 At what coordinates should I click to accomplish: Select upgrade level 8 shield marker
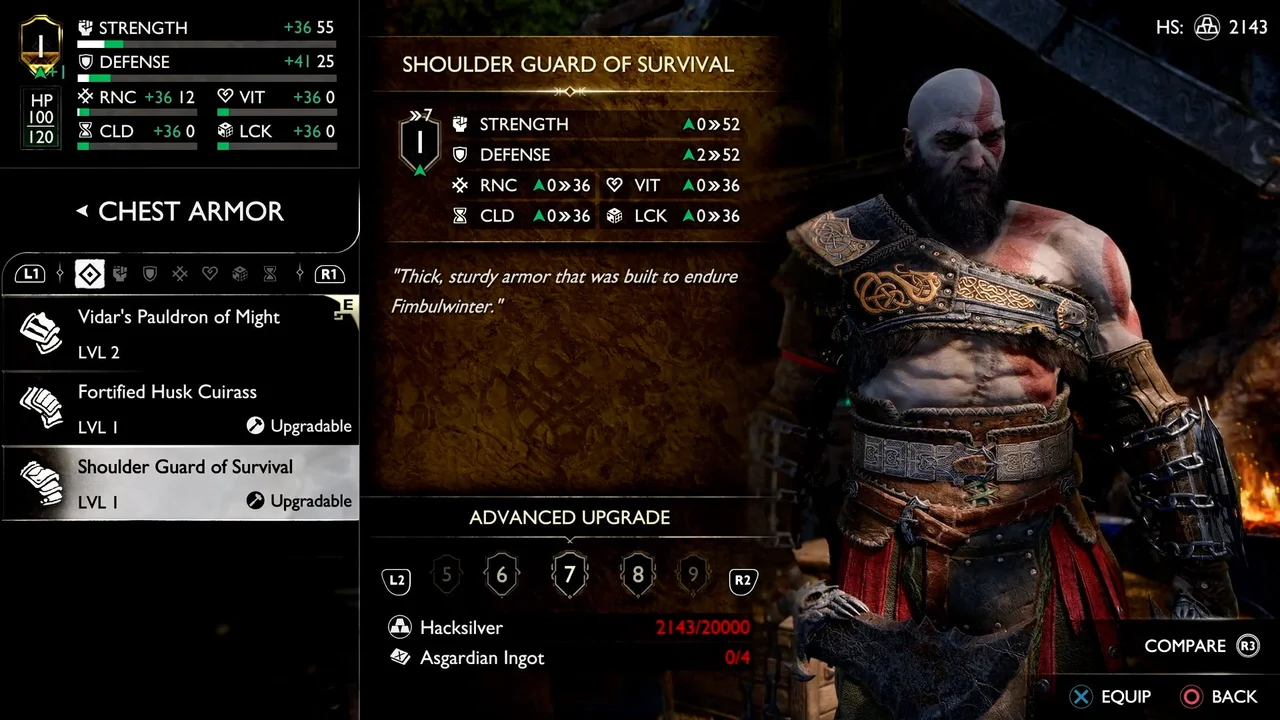[x=638, y=574]
